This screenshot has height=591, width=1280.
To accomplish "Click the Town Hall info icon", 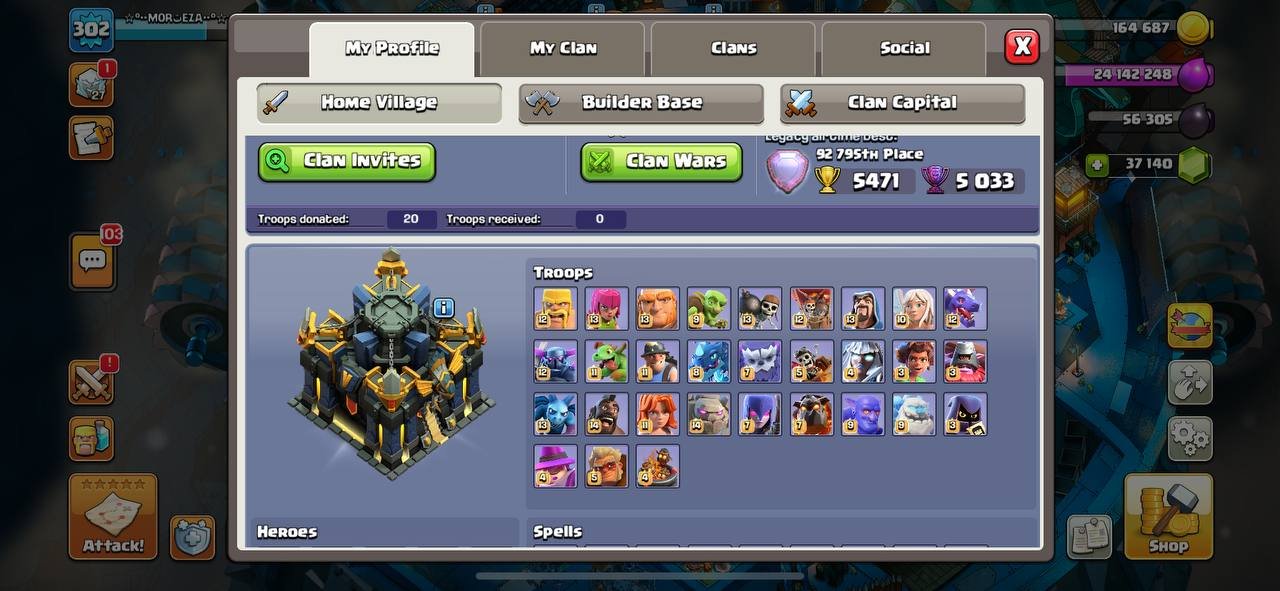I will point(444,308).
